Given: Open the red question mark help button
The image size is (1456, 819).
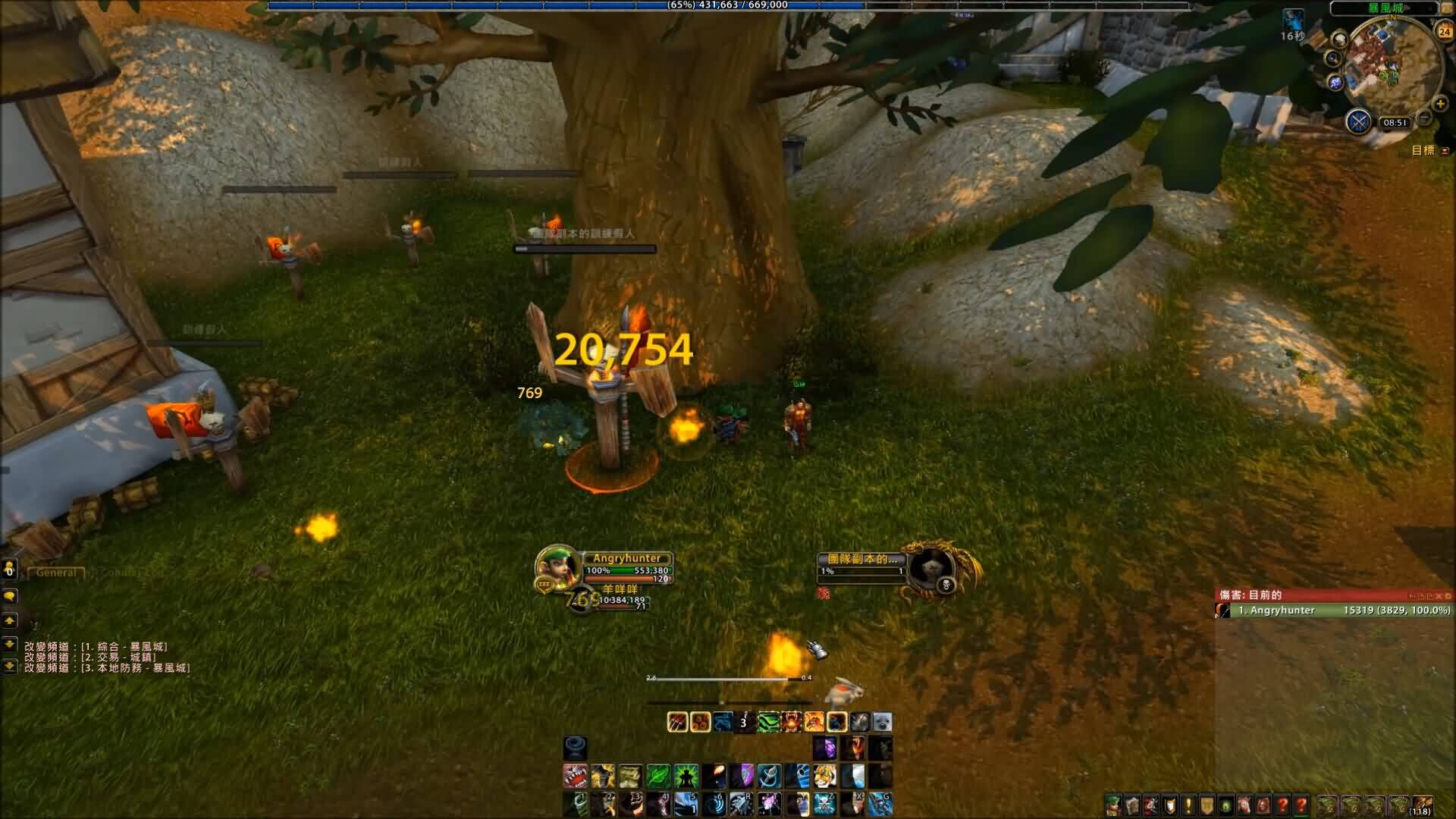Looking at the screenshot, I should (x=1282, y=805).
